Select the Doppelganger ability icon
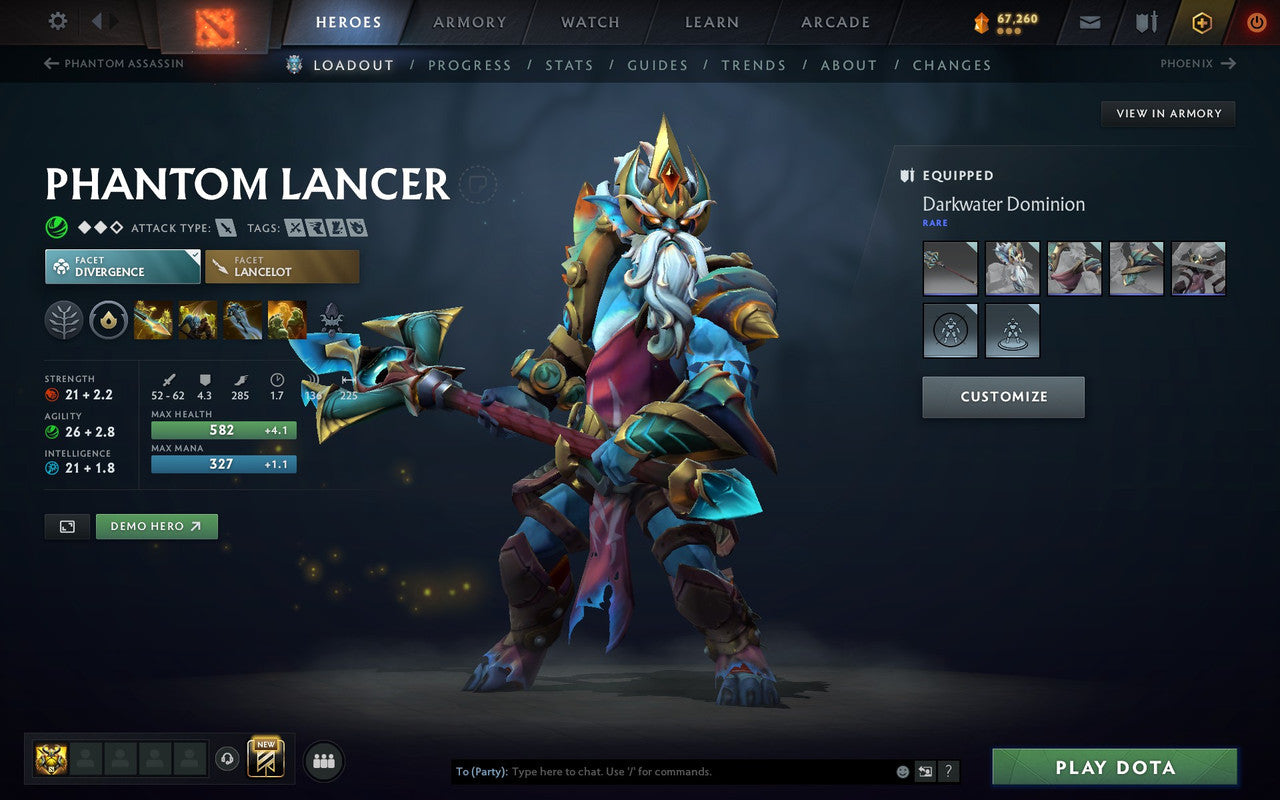Viewport: 1280px width, 800px height. pos(197,320)
